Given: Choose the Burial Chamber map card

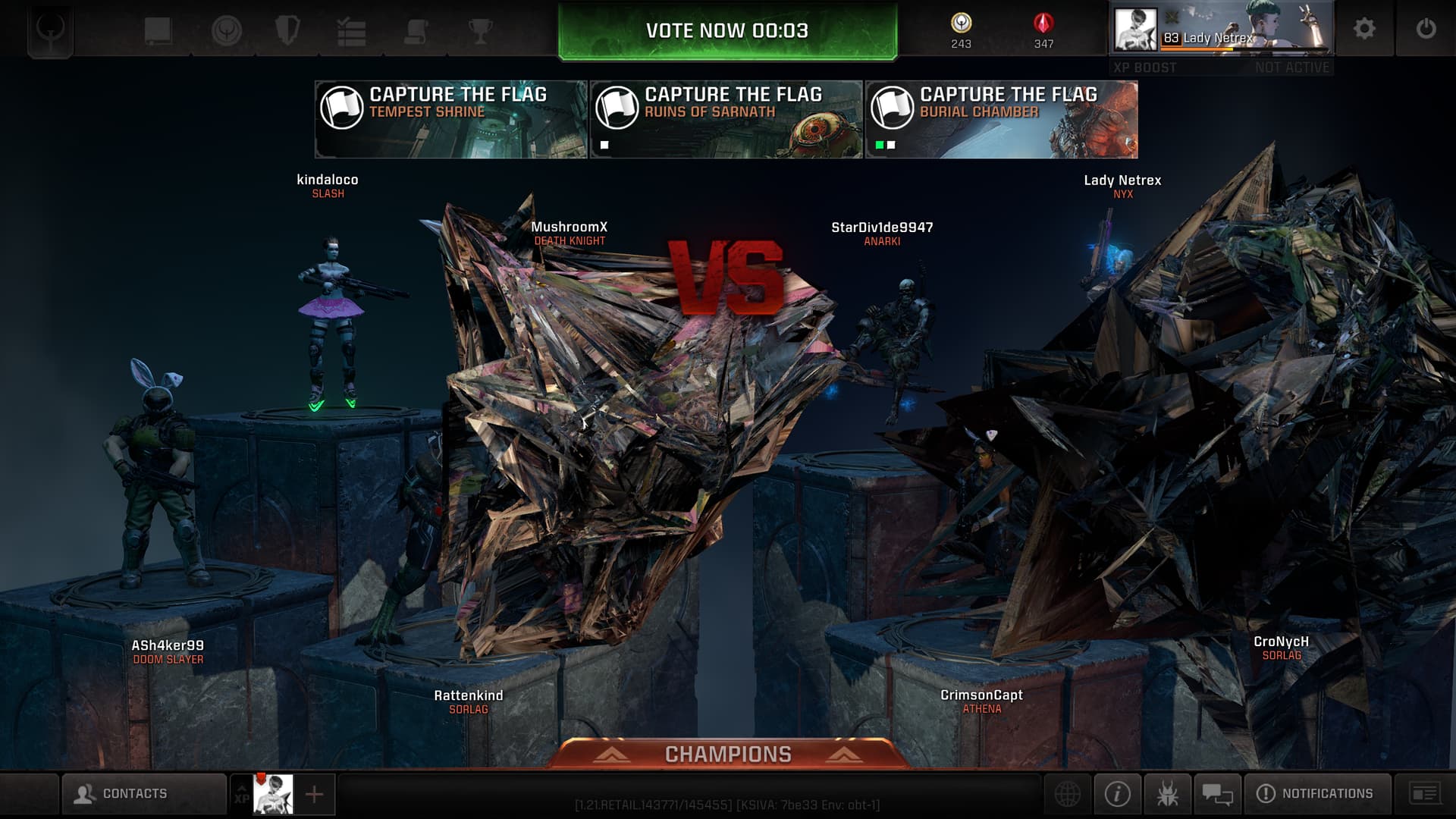Looking at the screenshot, I should (1001, 120).
